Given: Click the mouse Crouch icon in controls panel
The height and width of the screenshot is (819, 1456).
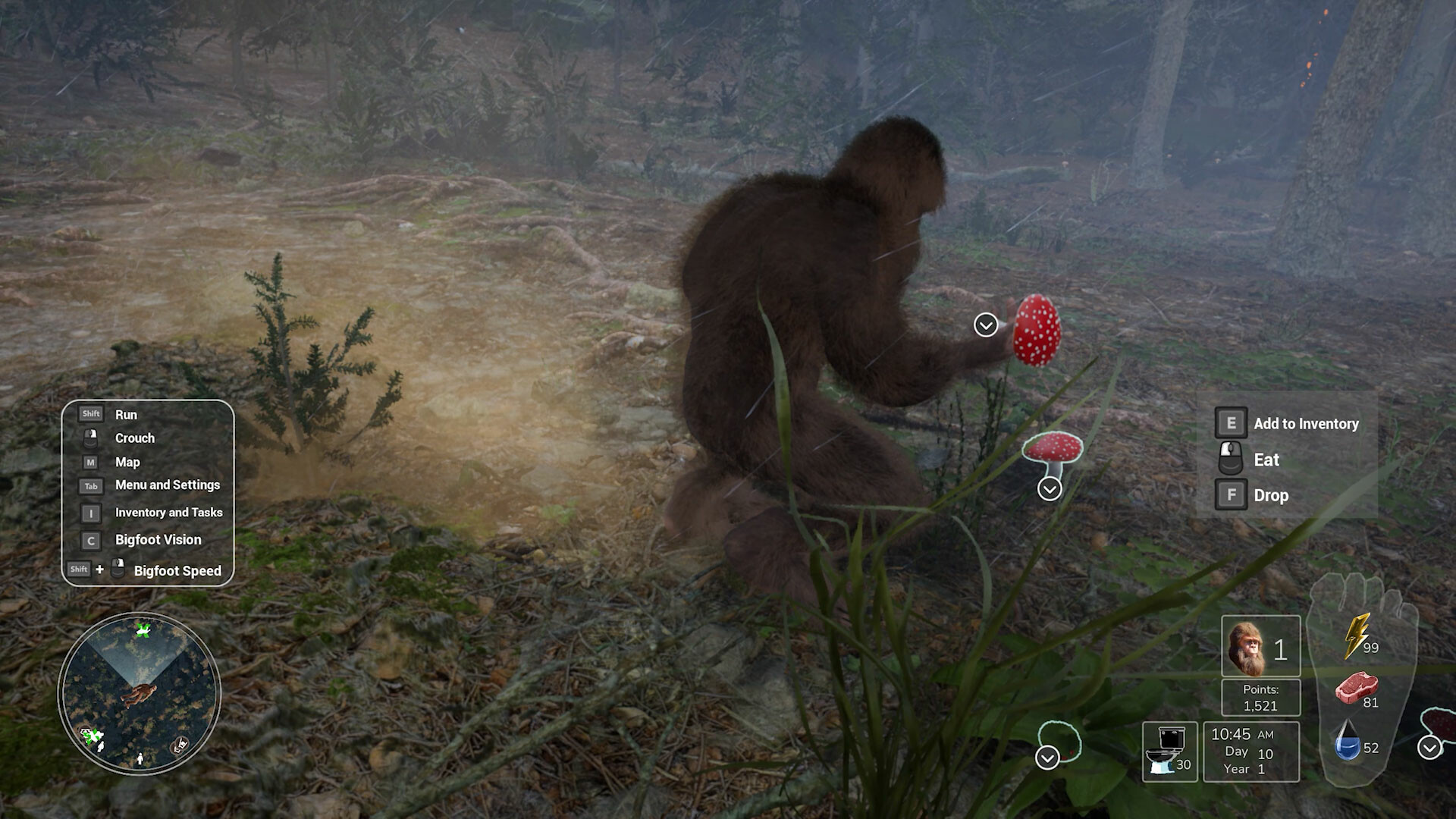Looking at the screenshot, I should [x=90, y=438].
